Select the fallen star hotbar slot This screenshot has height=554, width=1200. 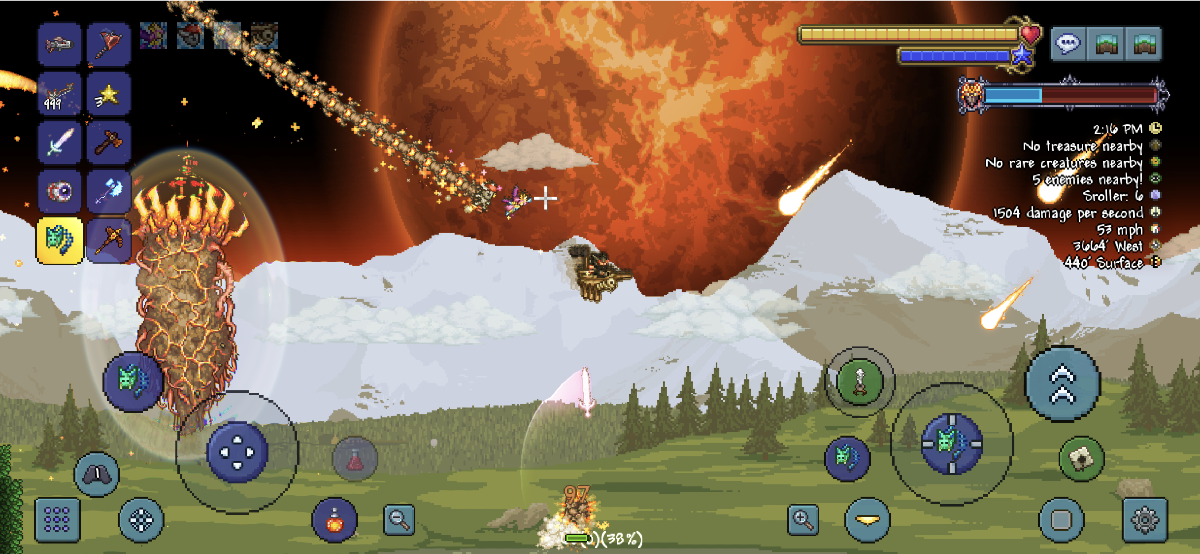[108, 93]
